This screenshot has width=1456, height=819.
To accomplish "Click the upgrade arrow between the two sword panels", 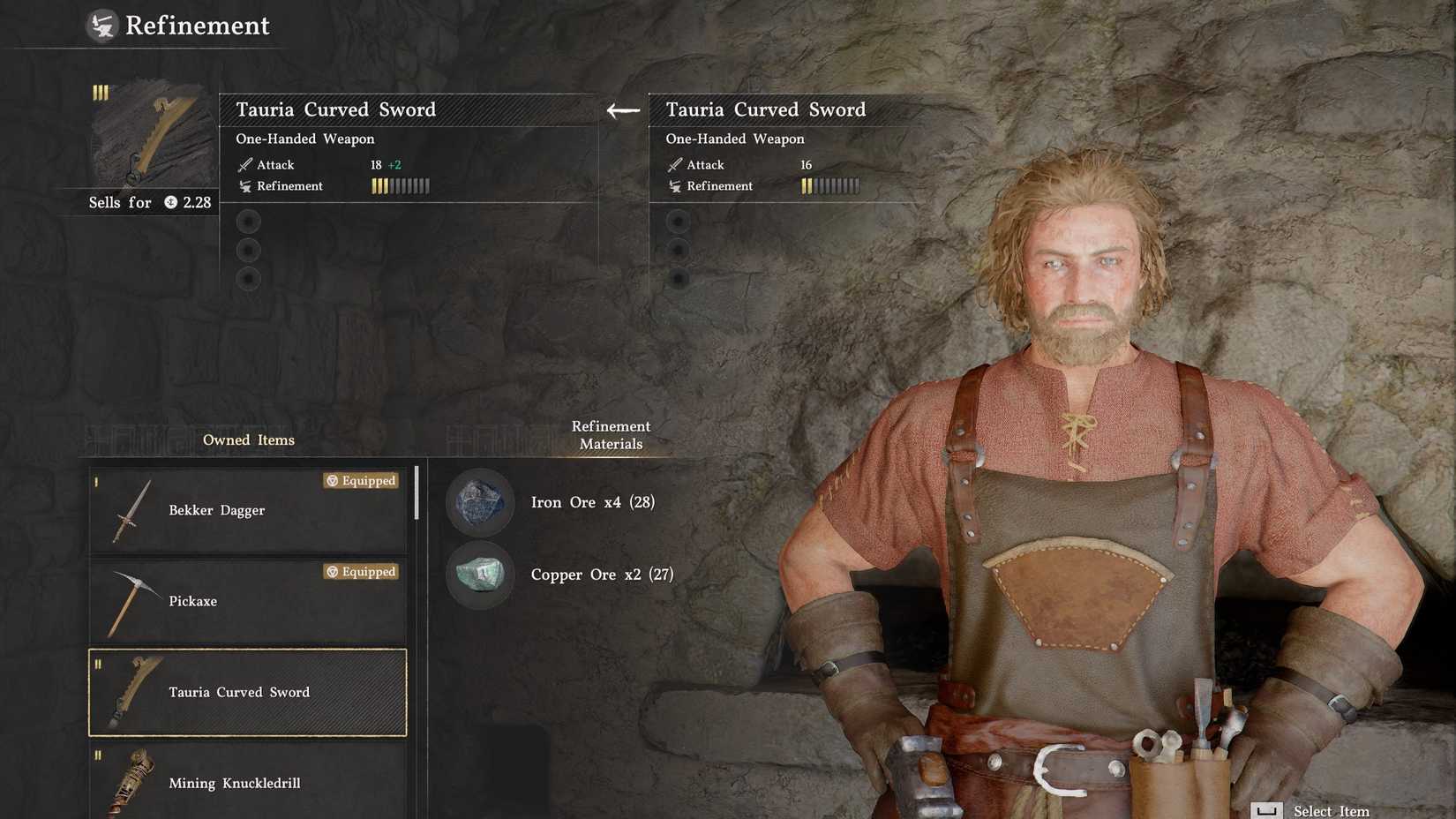I will tap(622, 109).
